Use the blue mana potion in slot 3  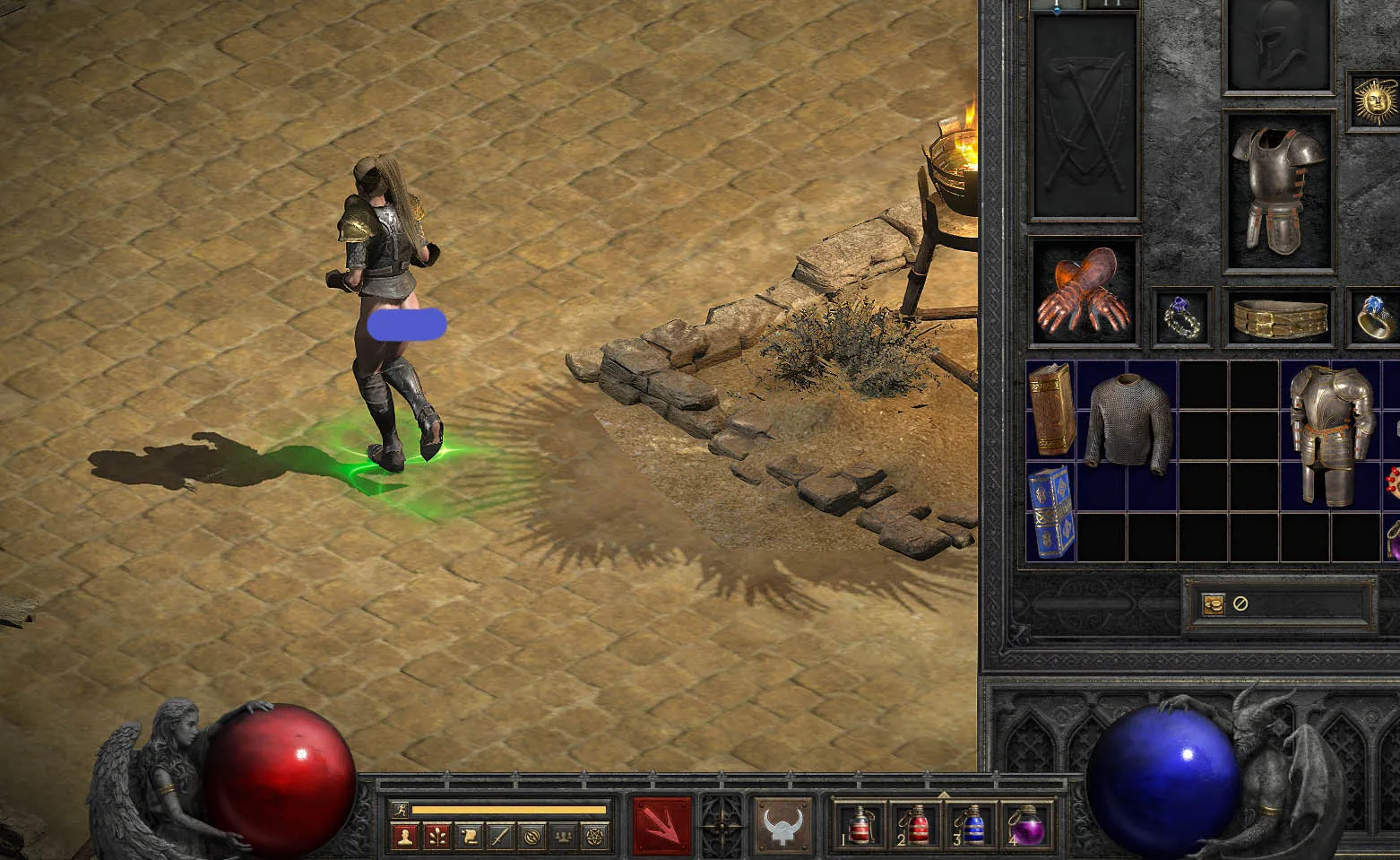click(973, 824)
